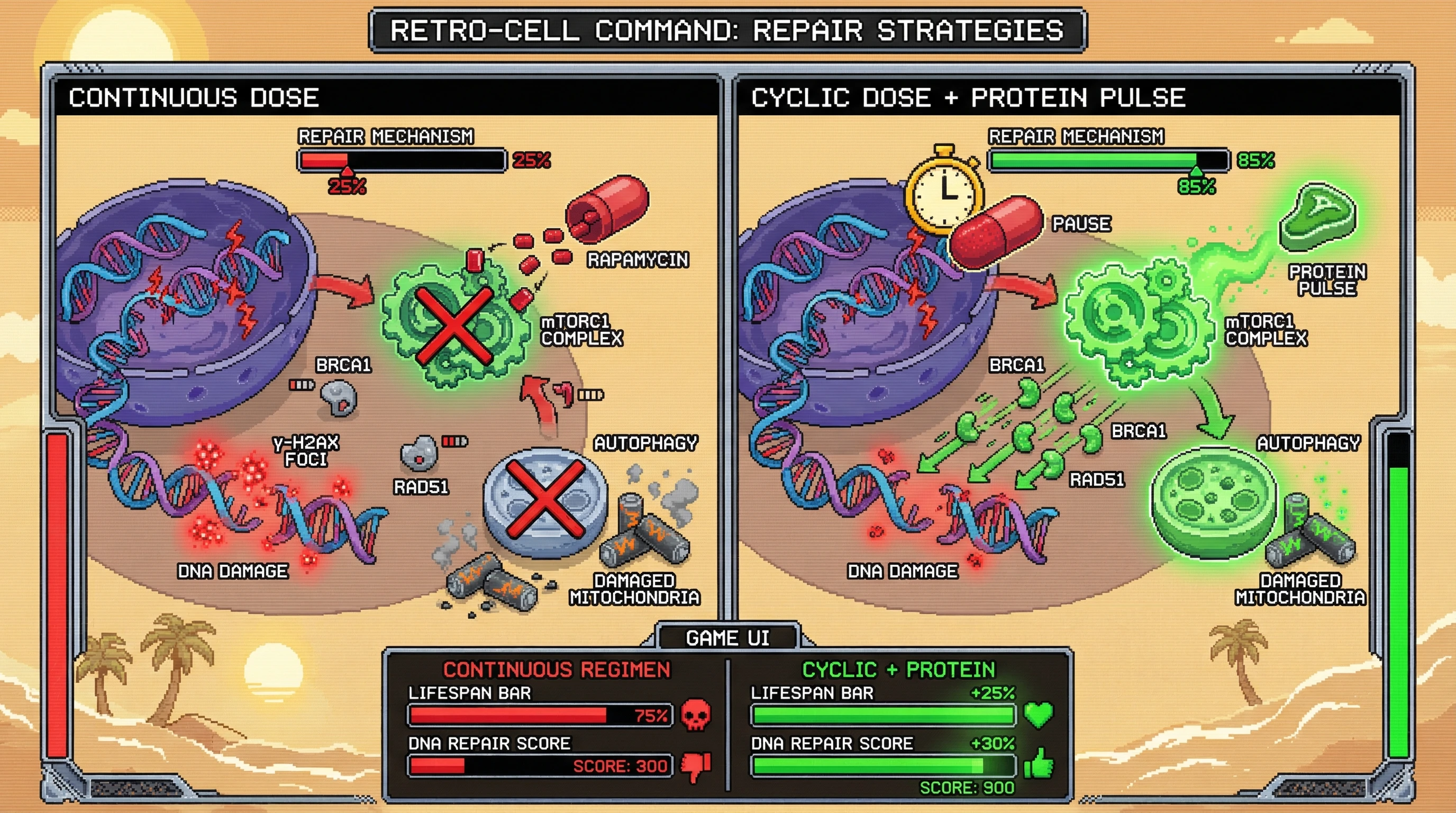
Task: Click the green heart icon
Action: coord(1039,715)
